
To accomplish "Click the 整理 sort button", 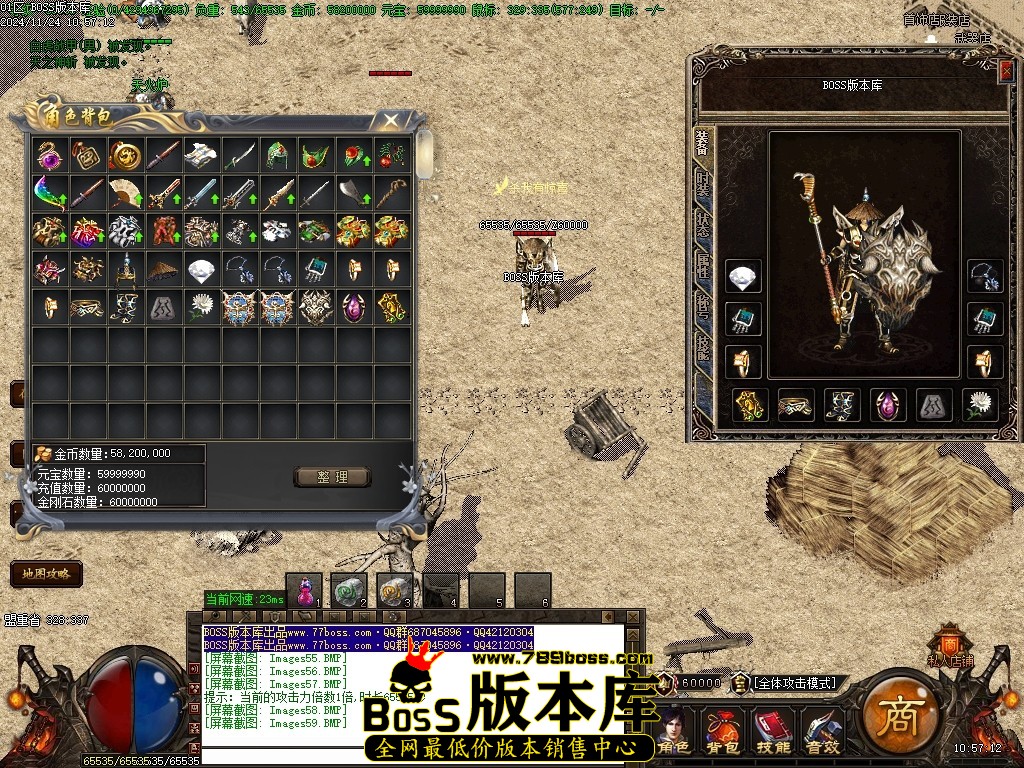I will pyautogui.click(x=332, y=477).
